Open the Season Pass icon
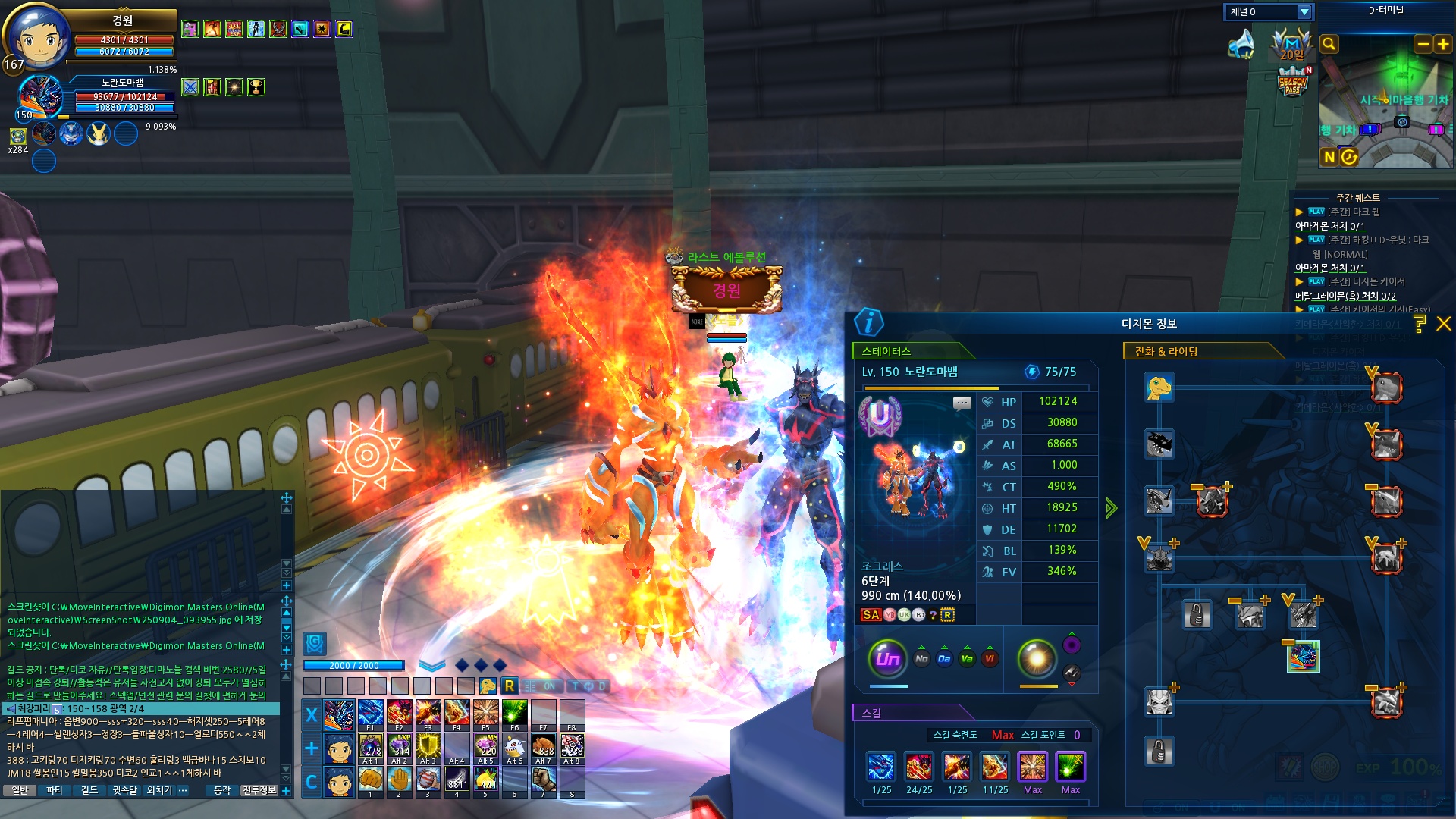The image size is (1456, 819). click(x=1292, y=82)
